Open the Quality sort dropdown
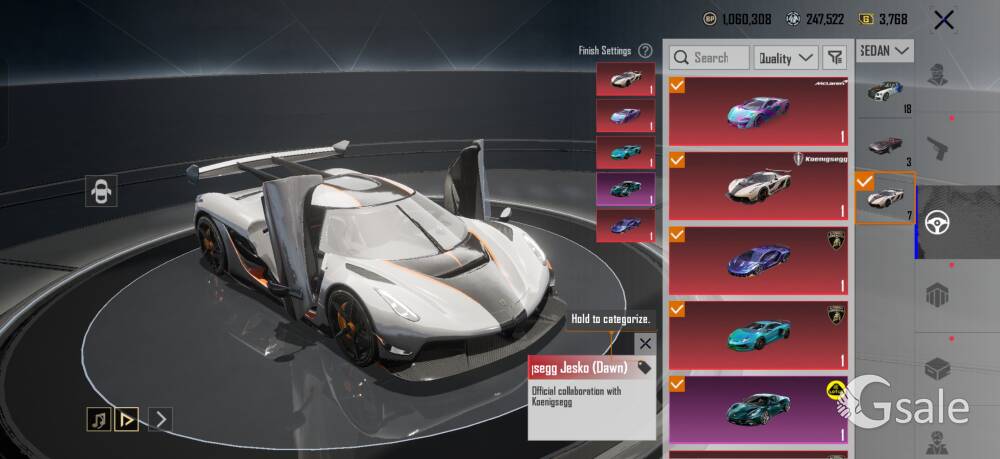1000x459 pixels. pyautogui.click(x=785, y=58)
